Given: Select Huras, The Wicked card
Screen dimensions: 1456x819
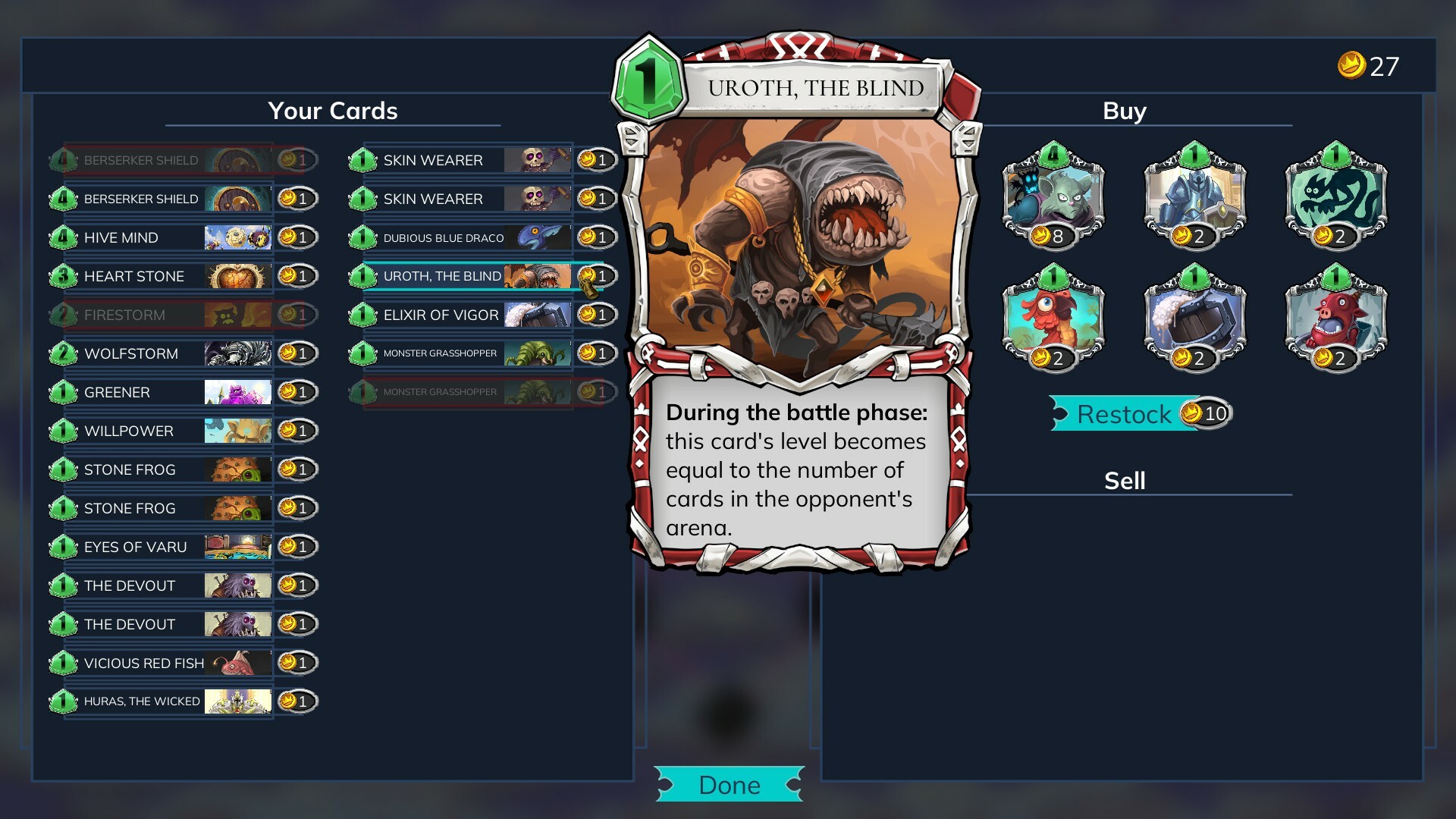Looking at the screenshot, I should (152, 701).
